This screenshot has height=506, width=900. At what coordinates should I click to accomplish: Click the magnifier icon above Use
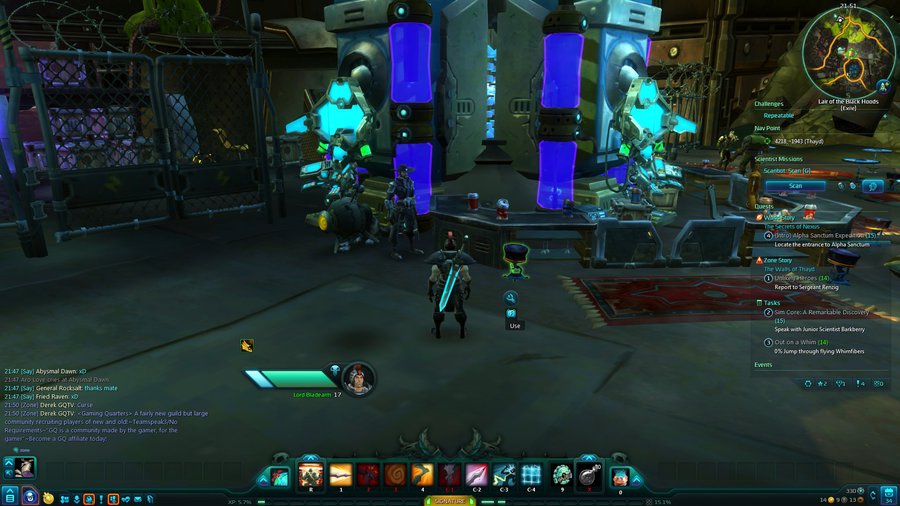(x=510, y=297)
